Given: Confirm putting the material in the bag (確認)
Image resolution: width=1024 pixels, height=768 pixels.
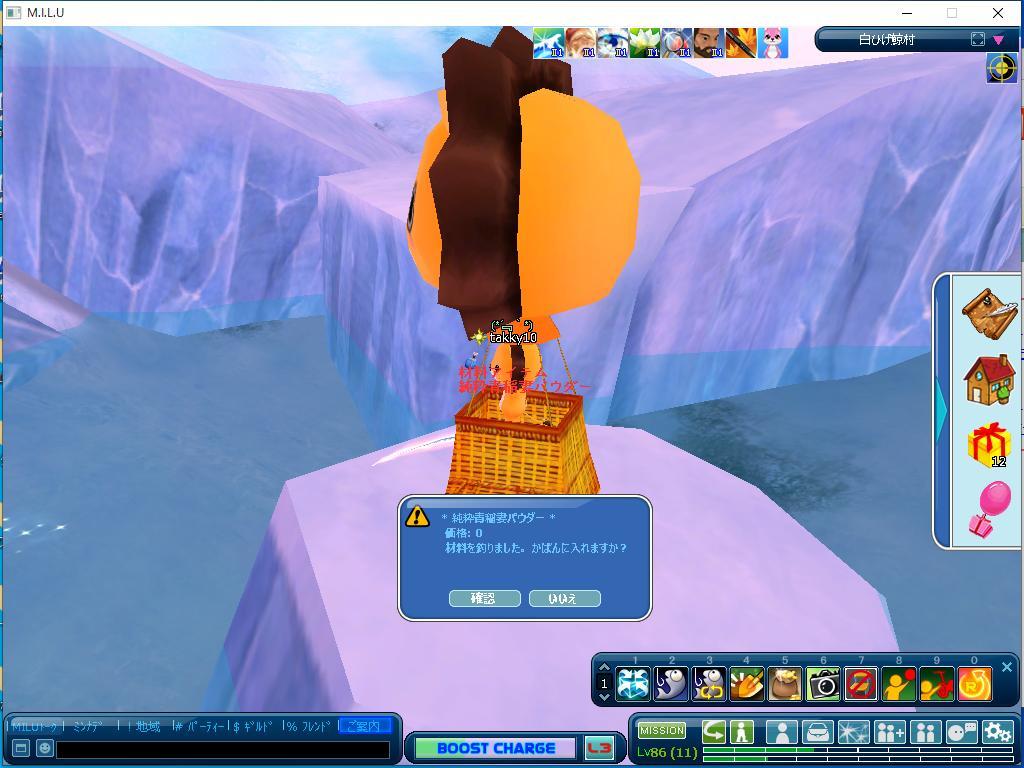Looking at the screenshot, I should point(484,598).
